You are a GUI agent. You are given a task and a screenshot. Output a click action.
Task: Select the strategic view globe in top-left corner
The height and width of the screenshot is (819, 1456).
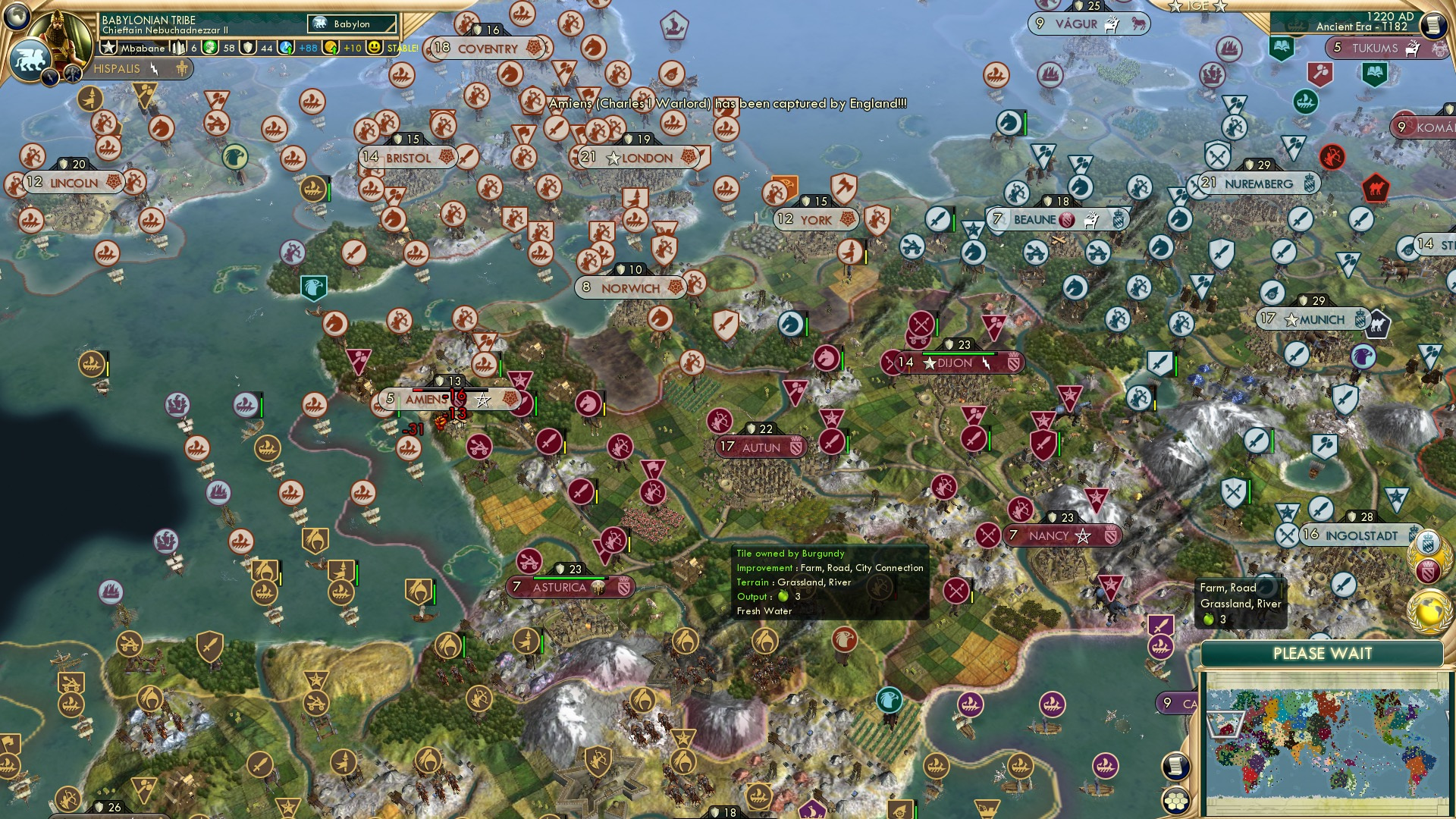point(17,17)
